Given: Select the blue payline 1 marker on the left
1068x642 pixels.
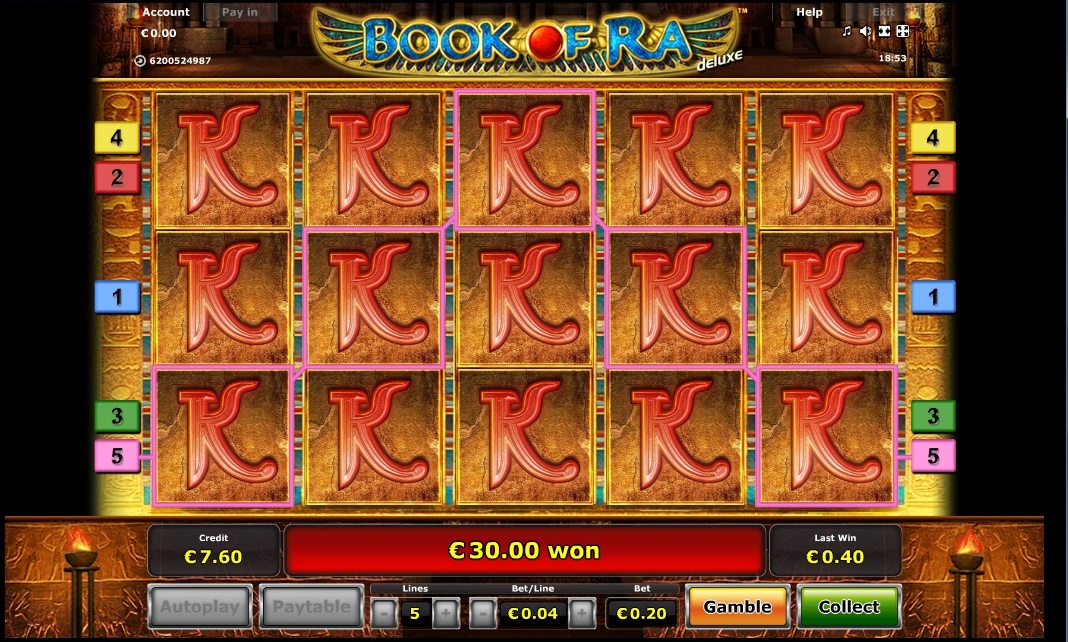Looking at the screenshot, I should pyautogui.click(x=117, y=297).
